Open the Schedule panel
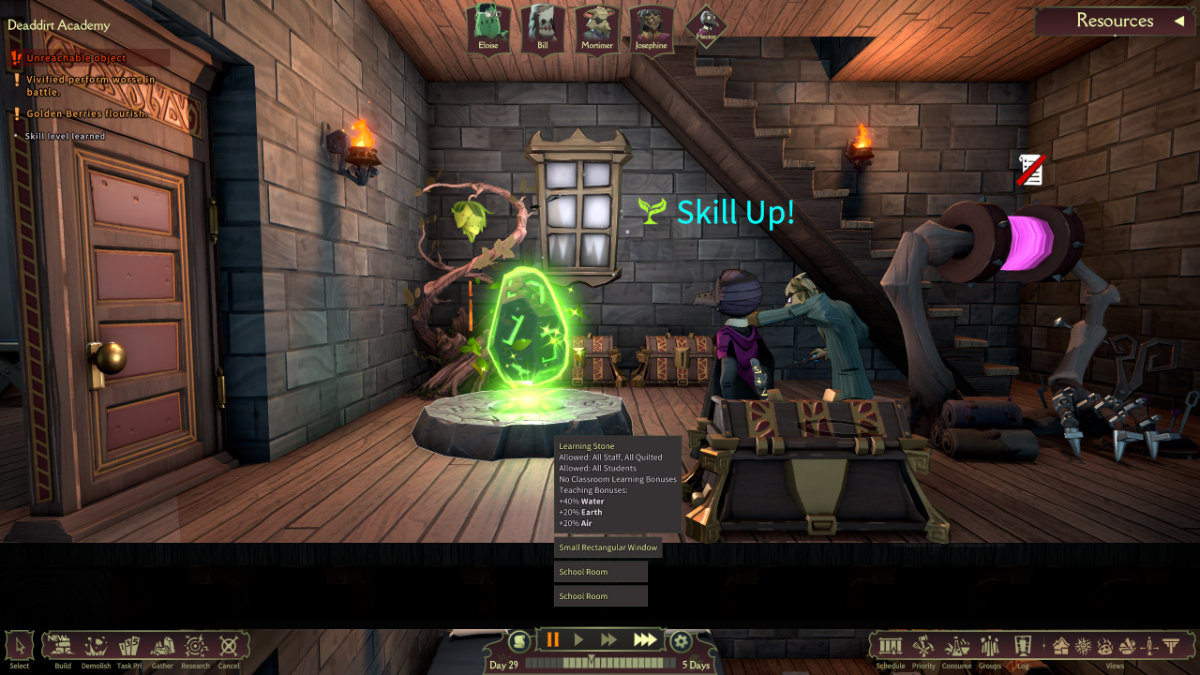1200x675 pixels. point(890,647)
